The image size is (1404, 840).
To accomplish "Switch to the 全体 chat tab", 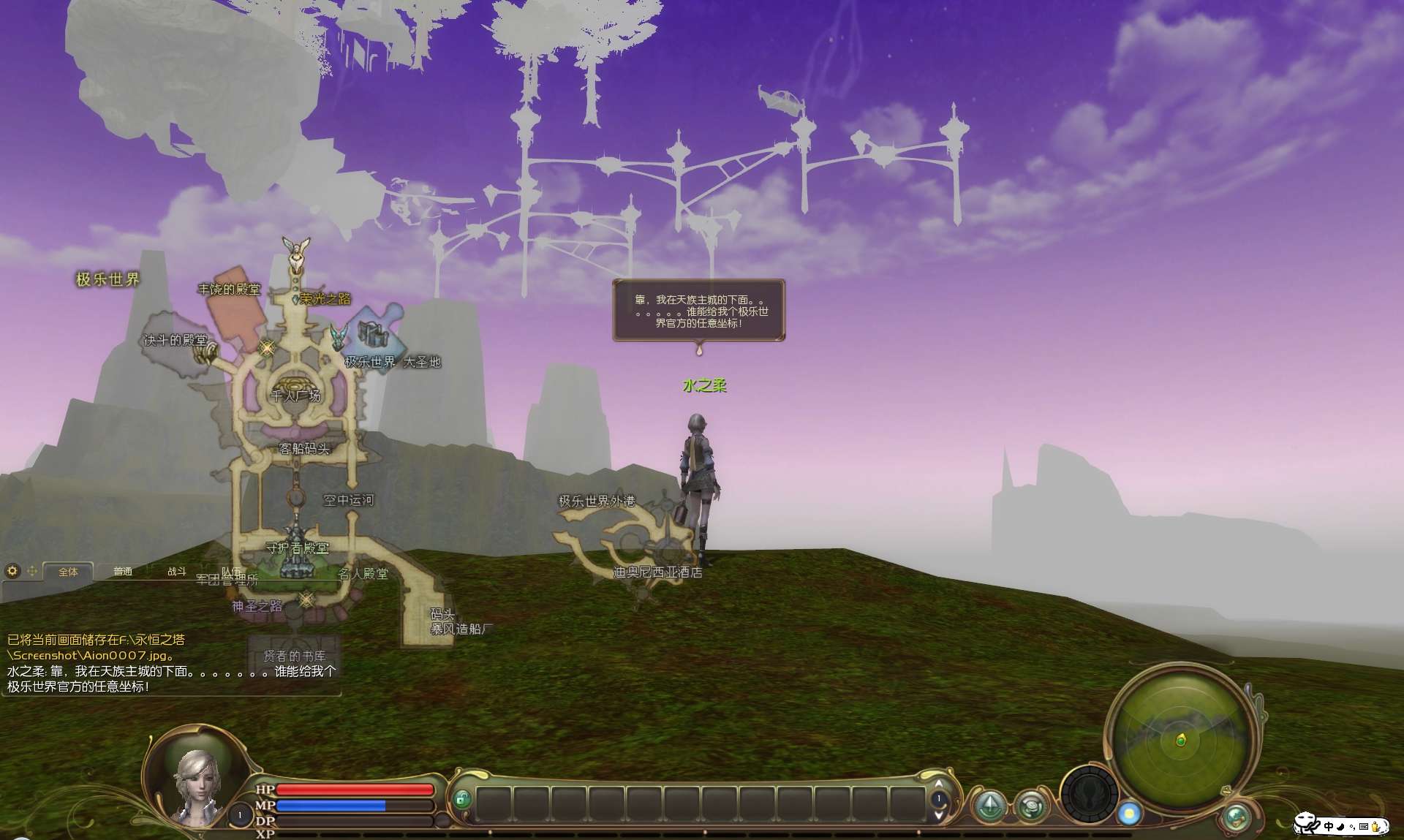I will point(68,572).
